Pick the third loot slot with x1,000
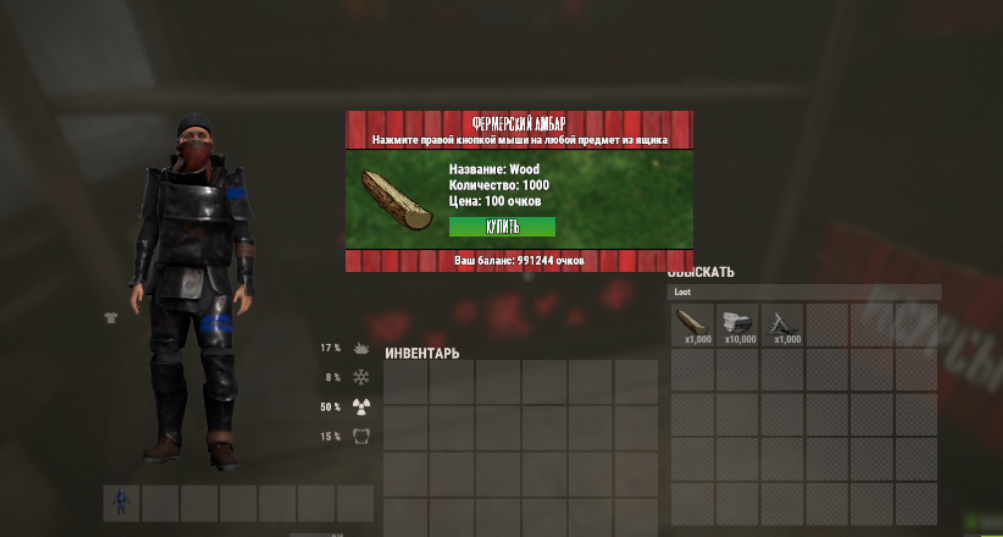 783,325
